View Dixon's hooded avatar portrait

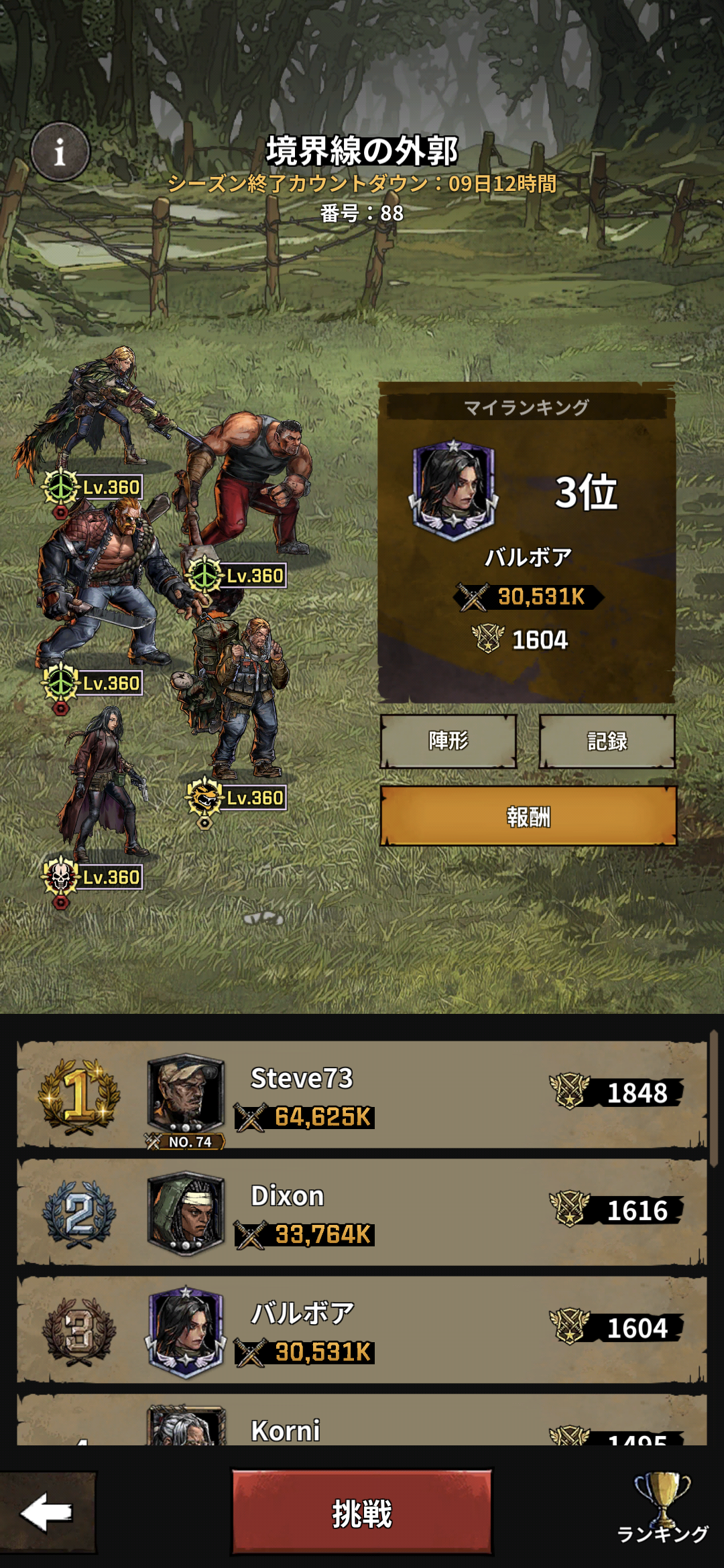click(x=186, y=1212)
